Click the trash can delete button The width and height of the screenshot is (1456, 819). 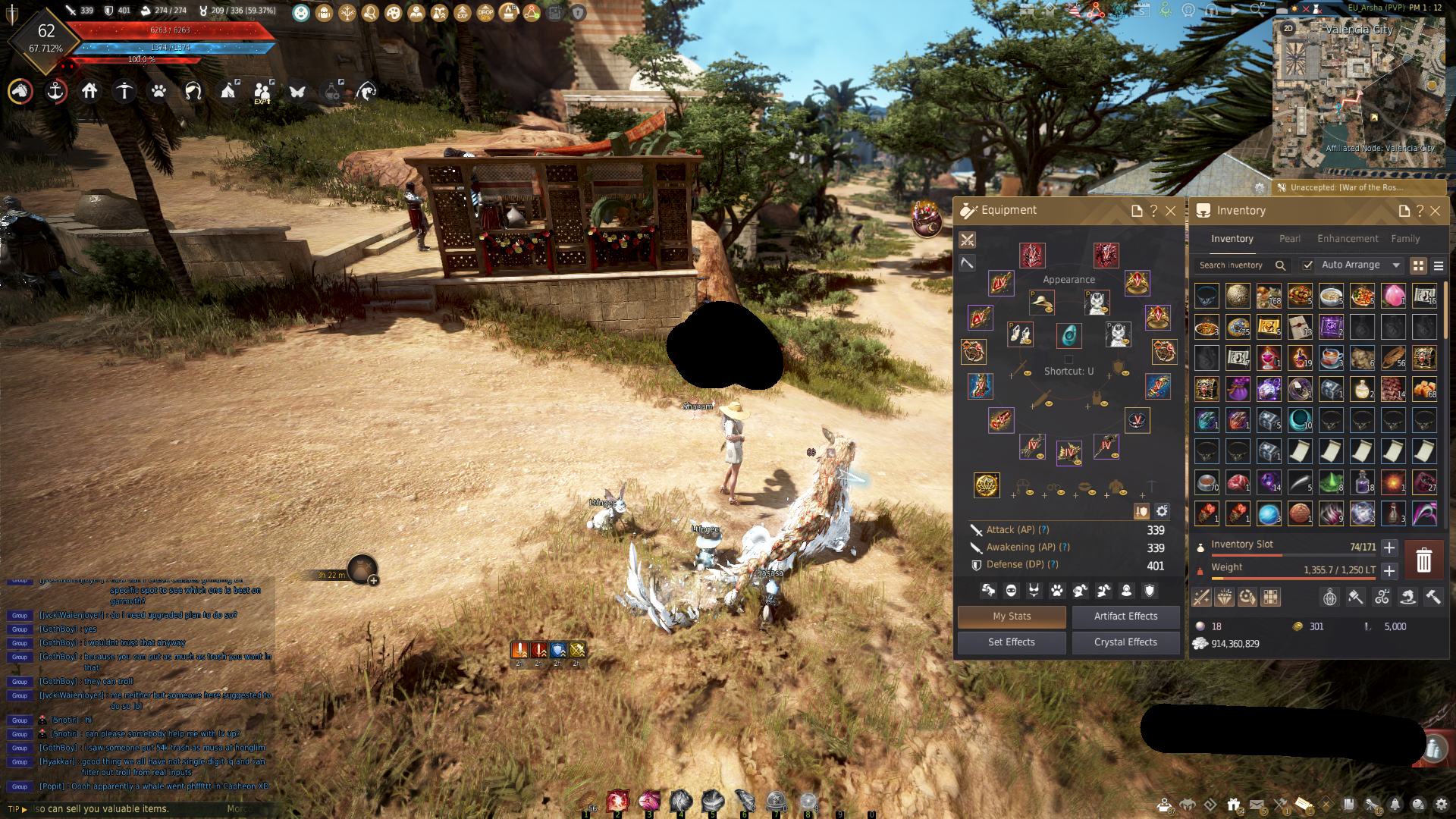click(1423, 560)
